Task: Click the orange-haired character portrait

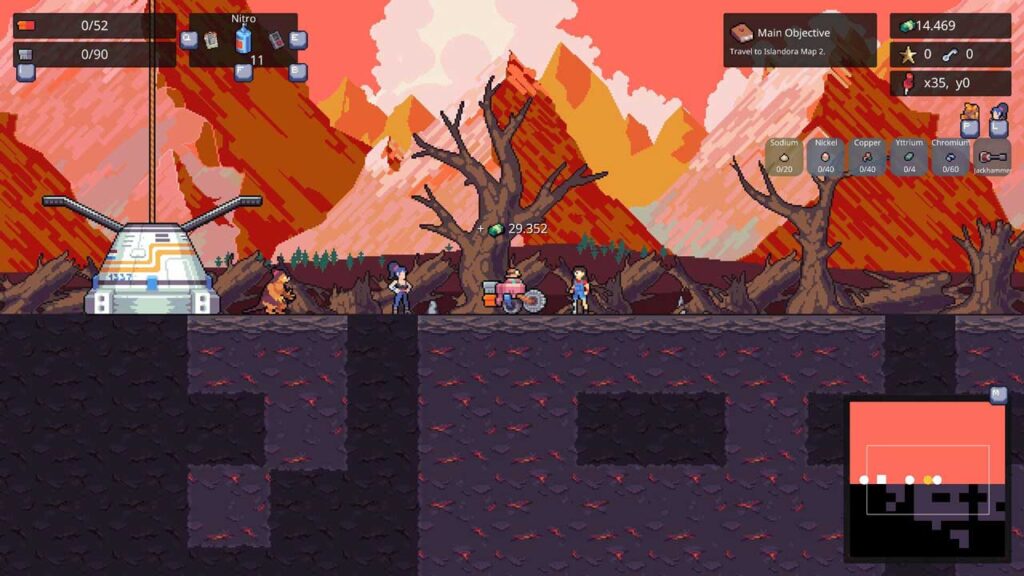Action: click(x=968, y=113)
